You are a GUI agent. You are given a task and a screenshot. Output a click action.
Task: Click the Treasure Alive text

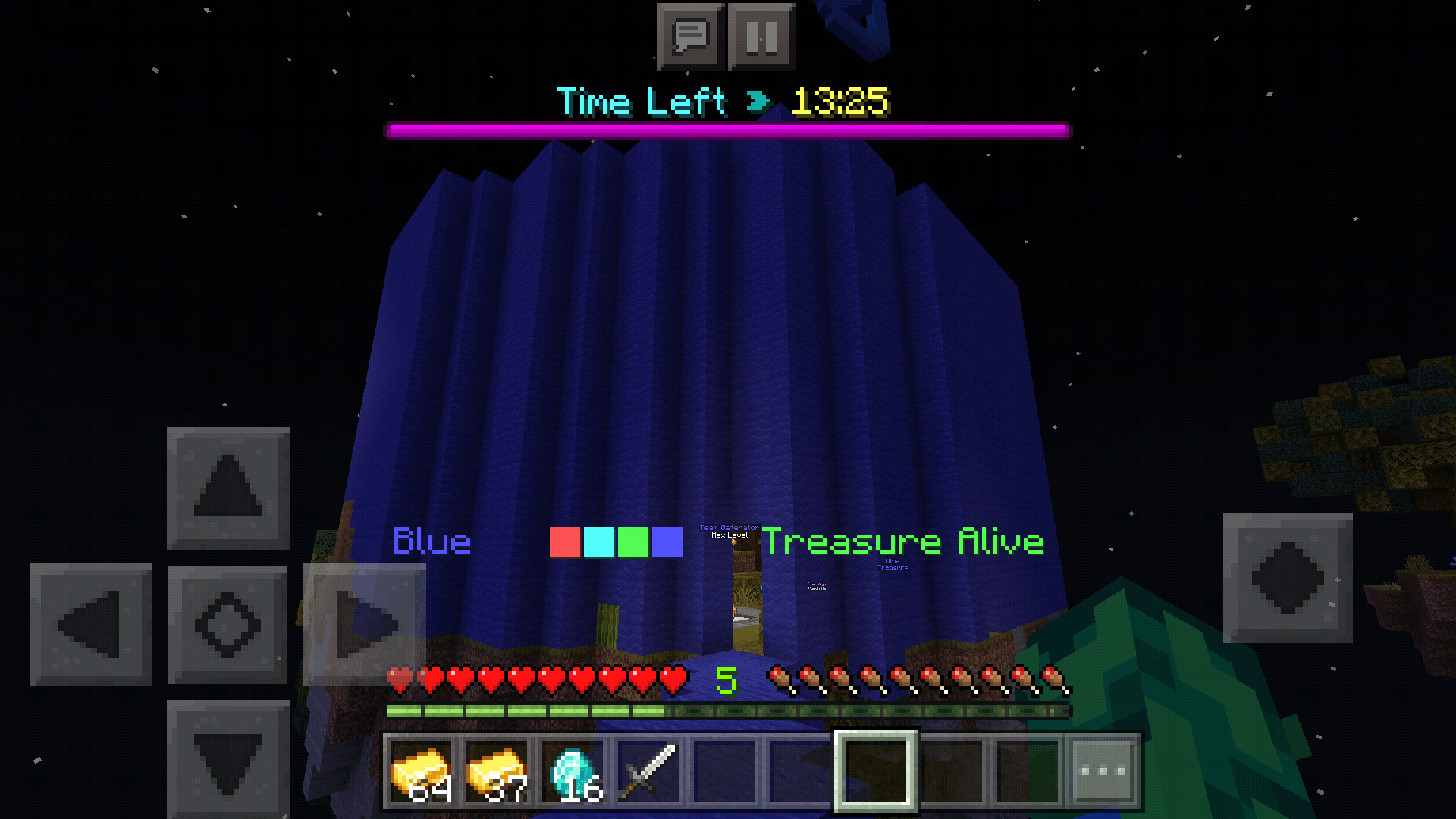pos(904,541)
